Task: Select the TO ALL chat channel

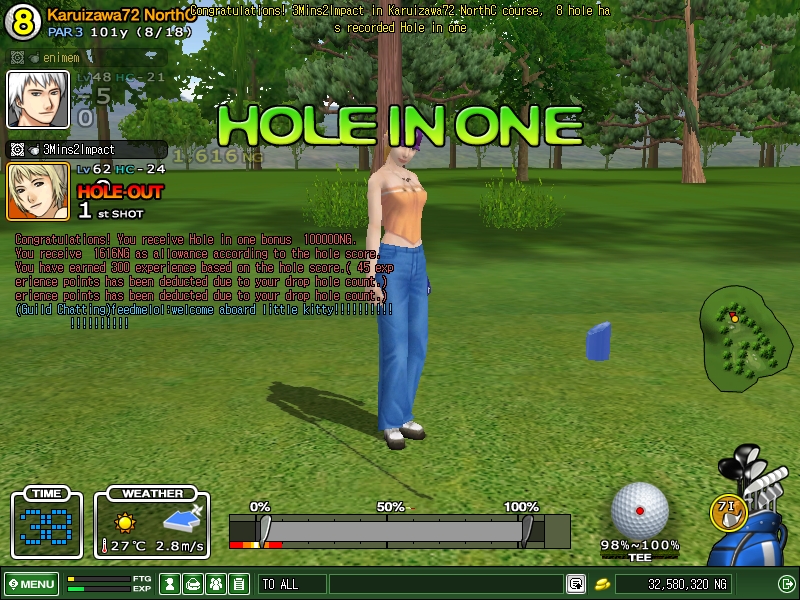Action: click(x=292, y=584)
